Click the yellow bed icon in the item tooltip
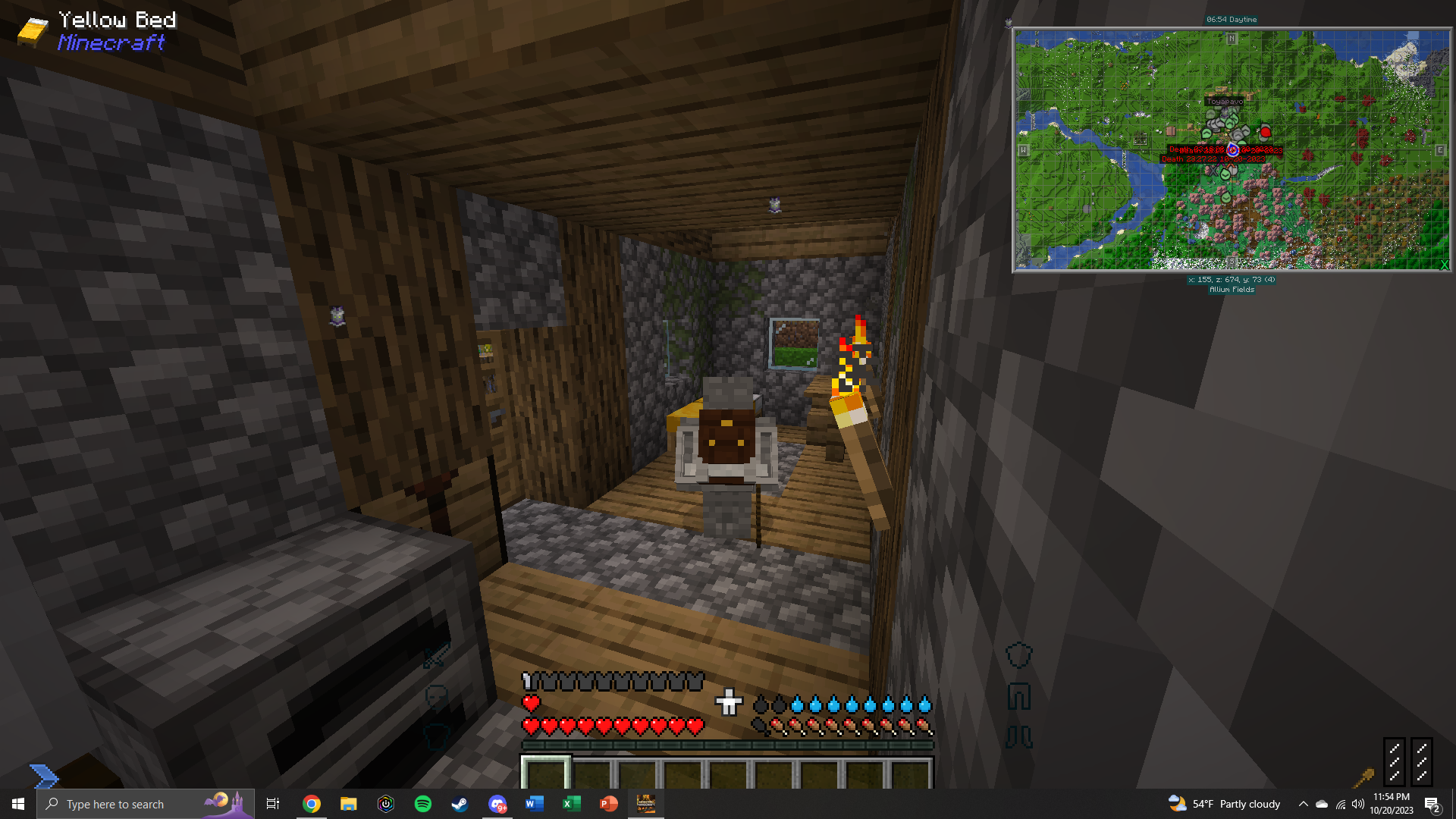This screenshot has height=819, width=1456. 32,30
